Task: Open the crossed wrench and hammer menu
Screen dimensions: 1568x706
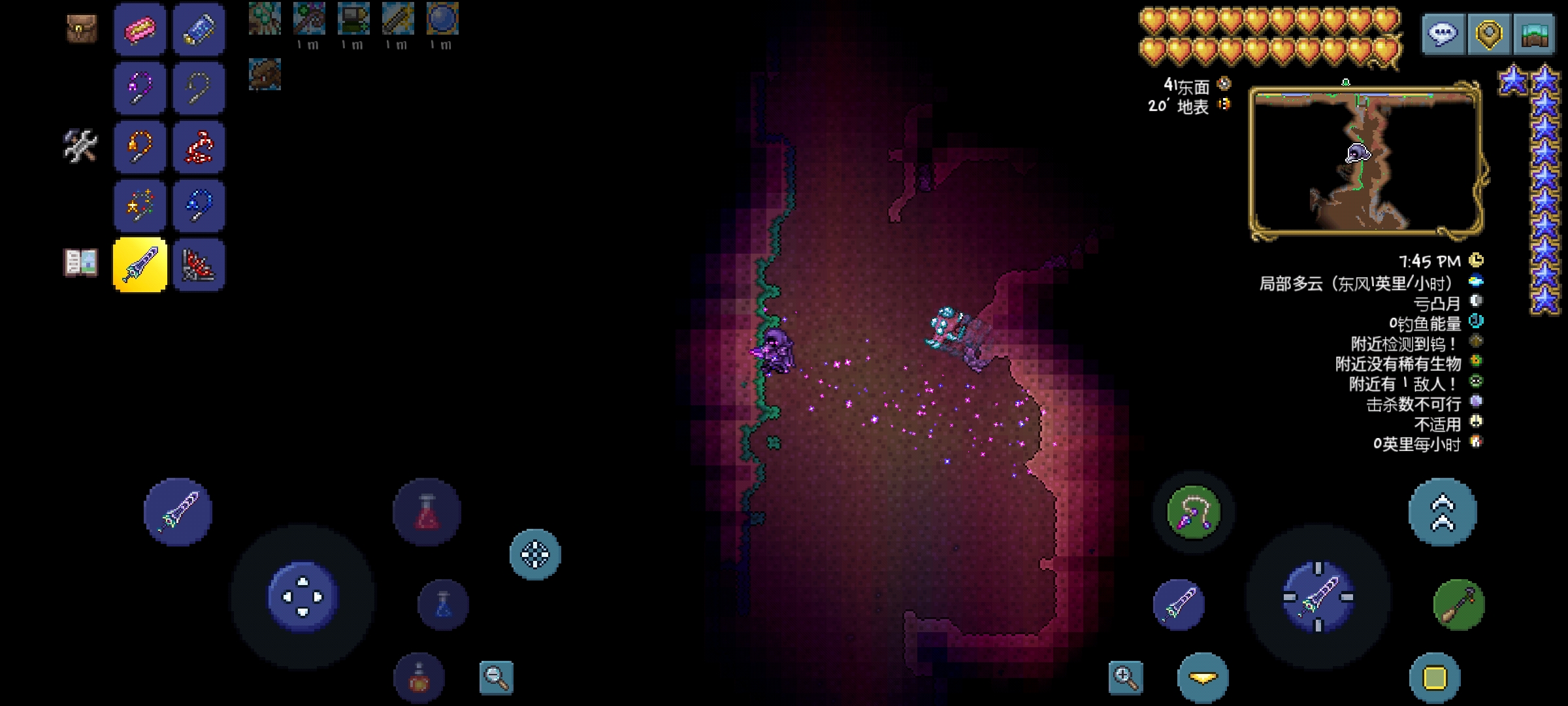Action: pyautogui.click(x=81, y=146)
